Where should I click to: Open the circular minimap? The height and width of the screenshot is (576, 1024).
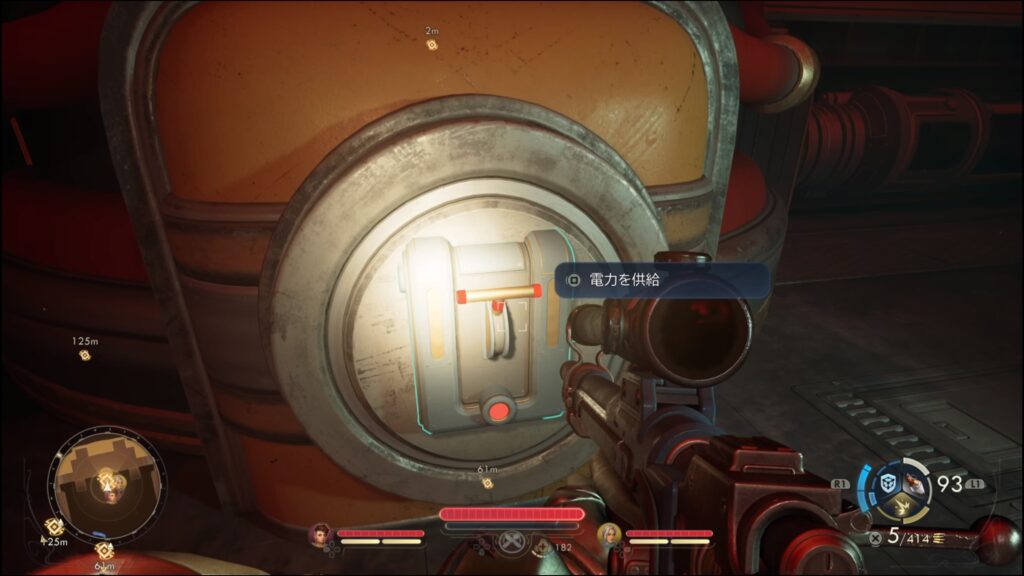107,484
